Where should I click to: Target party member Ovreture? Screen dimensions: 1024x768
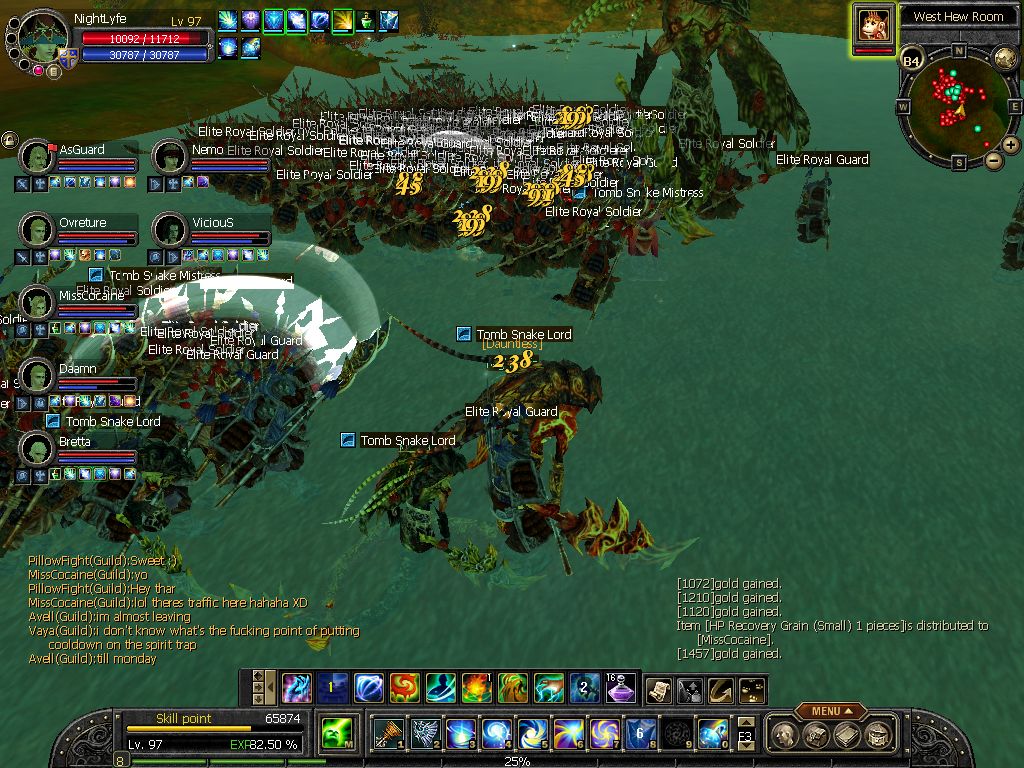[38, 229]
